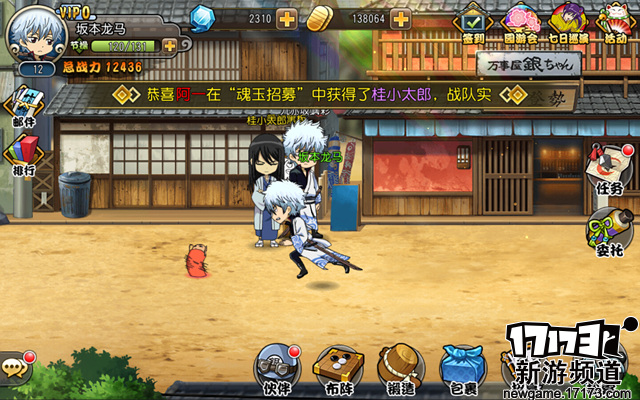This screenshot has width=640, height=400.
Task: Open the 锻造 forging menu
Action: (399, 368)
